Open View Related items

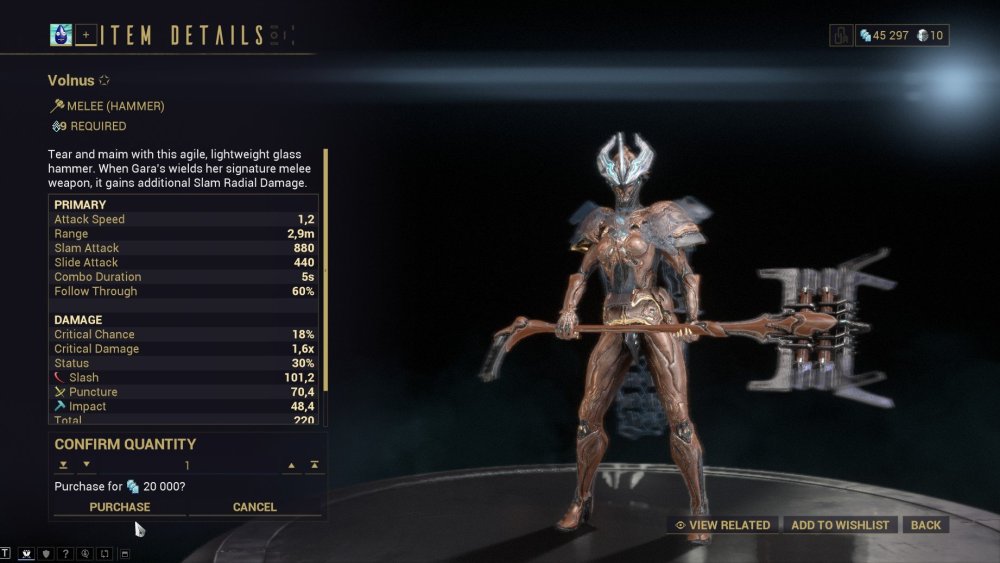pos(723,525)
